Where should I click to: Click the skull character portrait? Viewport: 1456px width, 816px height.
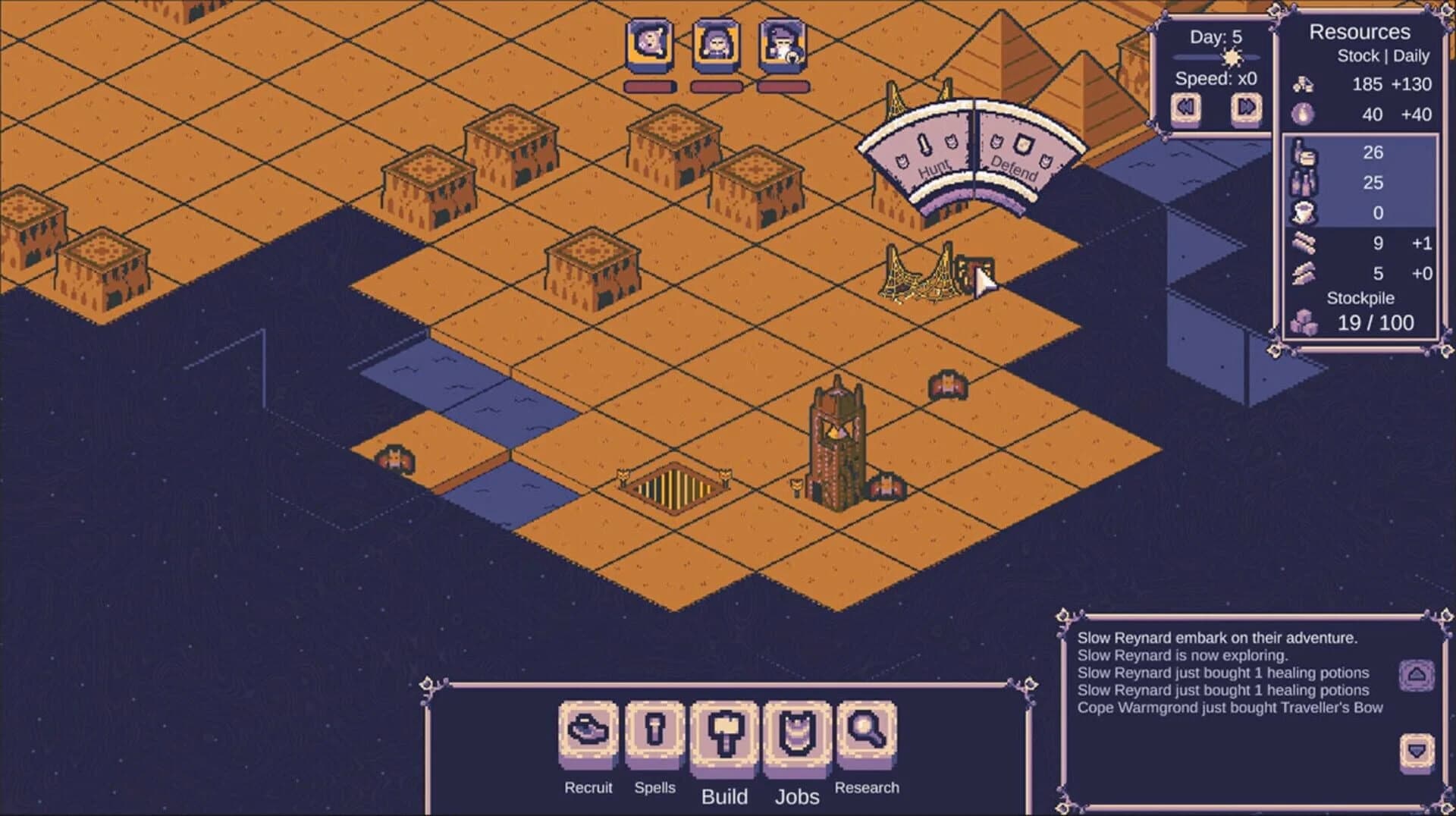point(648,46)
